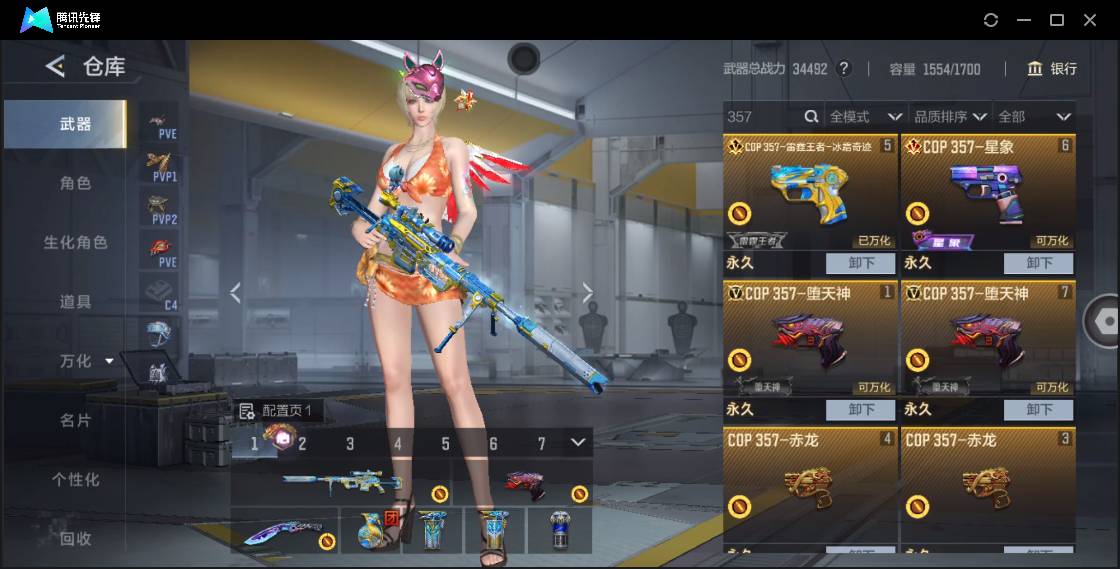This screenshot has width=1120, height=569.
Task: Maximize the Tencent launcher window
Action: [1056, 20]
